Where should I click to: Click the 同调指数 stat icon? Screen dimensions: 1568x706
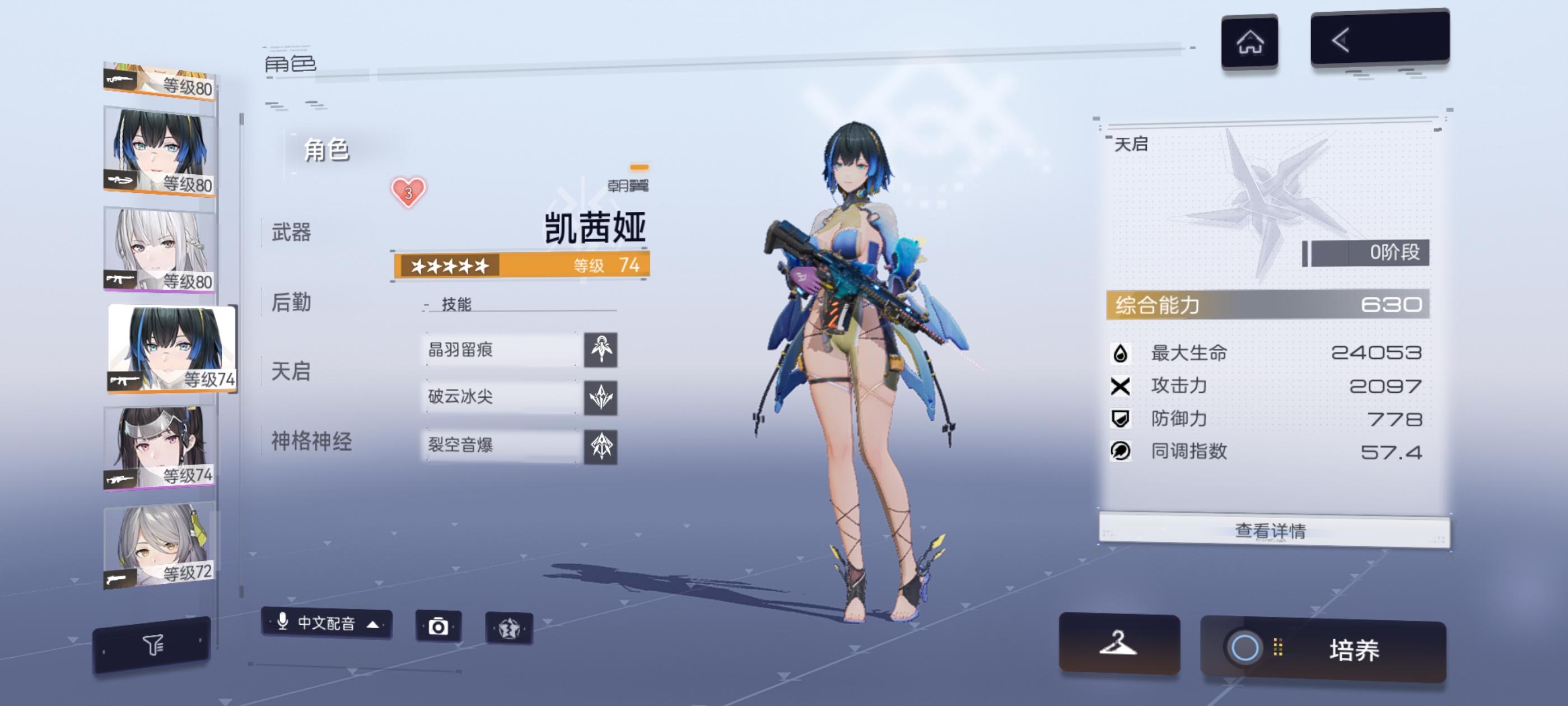tap(1120, 452)
